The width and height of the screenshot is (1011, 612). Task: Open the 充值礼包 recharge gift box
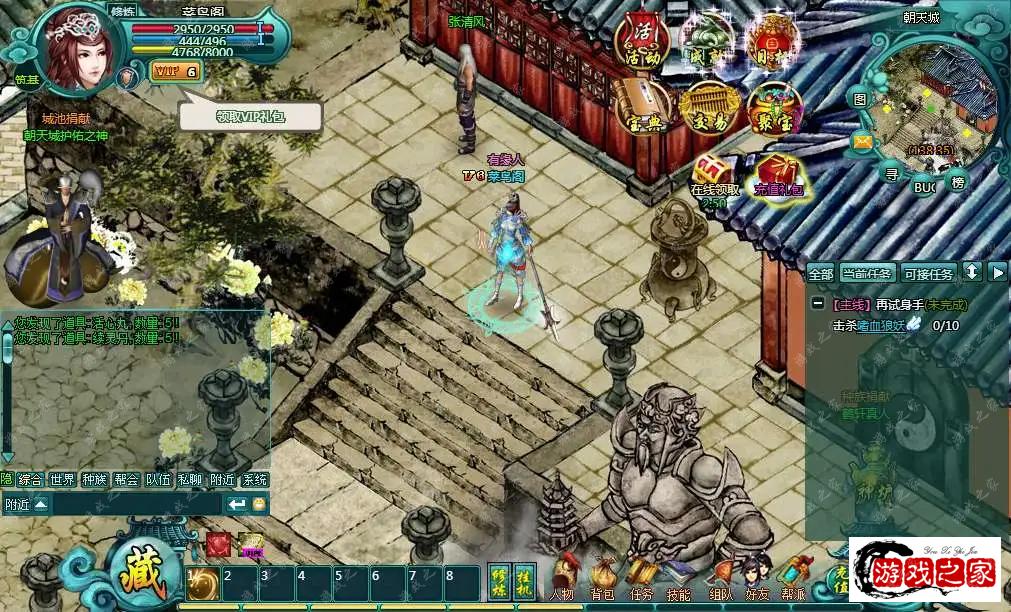point(778,176)
